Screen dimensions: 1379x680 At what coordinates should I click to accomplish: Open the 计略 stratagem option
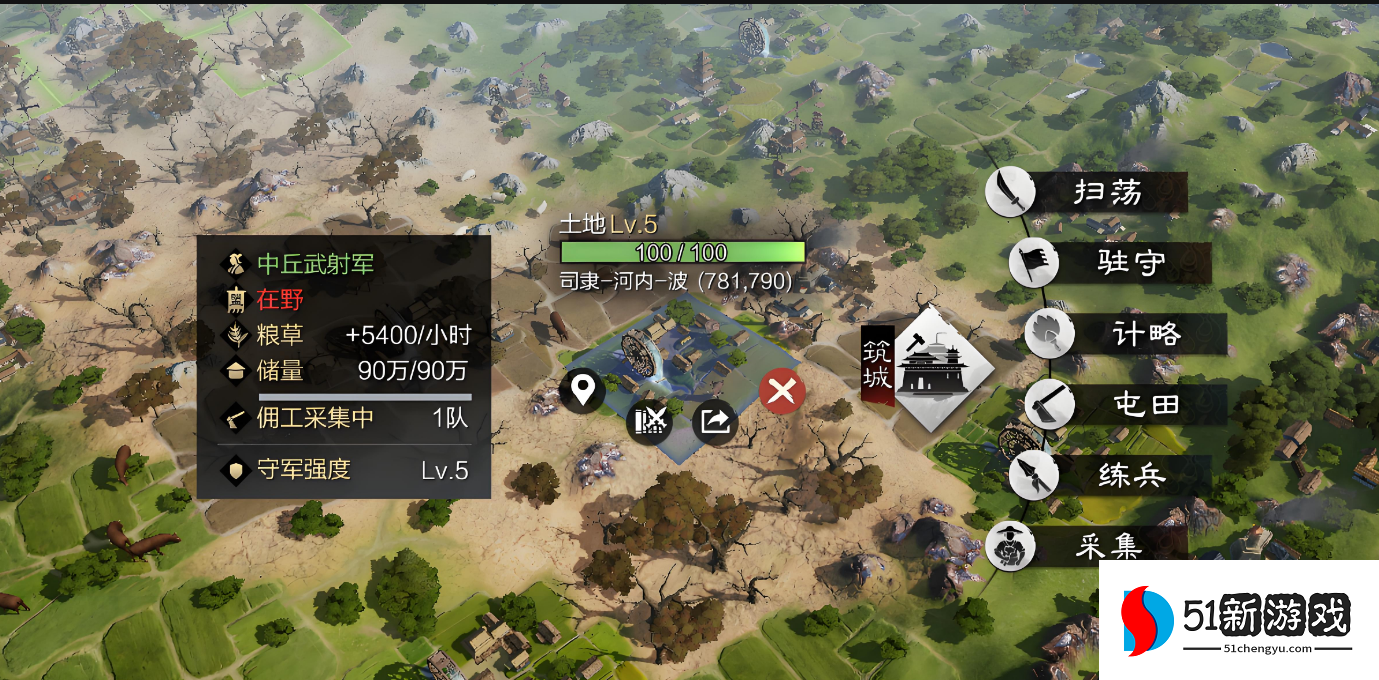[1127, 334]
